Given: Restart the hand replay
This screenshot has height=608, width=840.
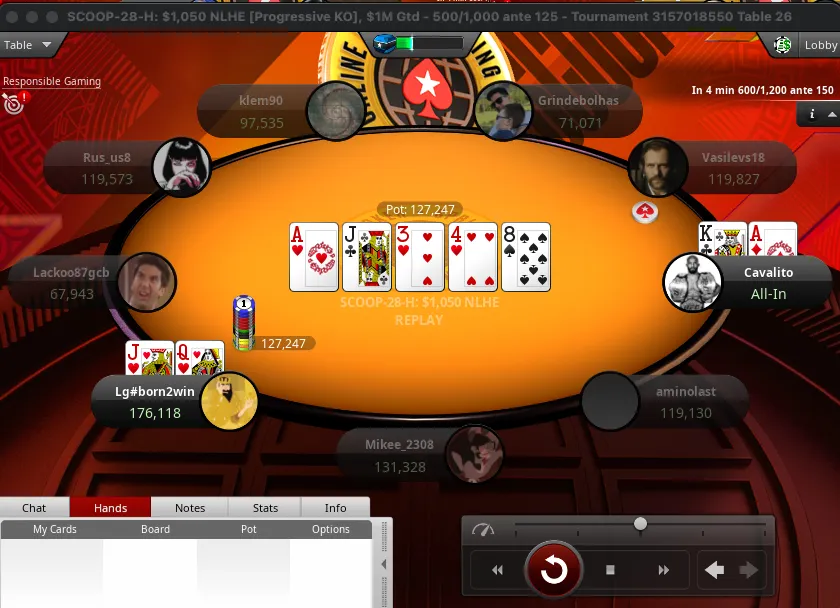Looking at the screenshot, I should click(x=553, y=570).
